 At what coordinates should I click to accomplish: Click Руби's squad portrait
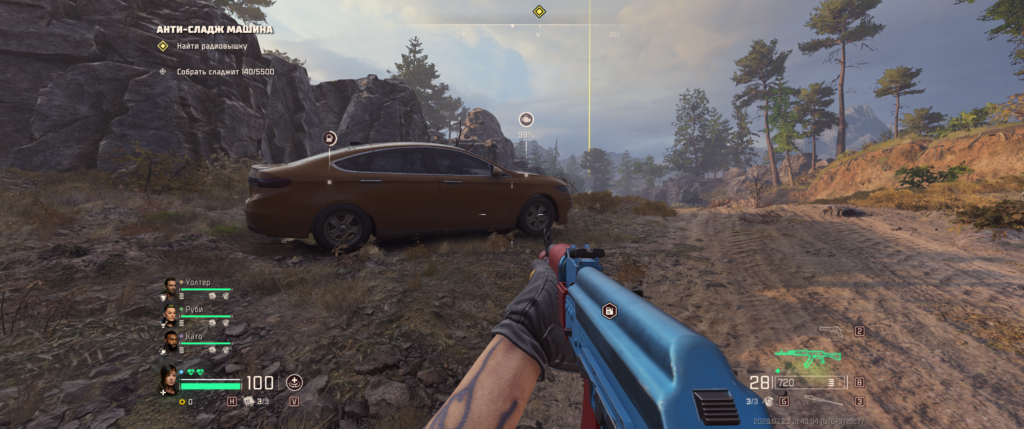[x=170, y=314]
